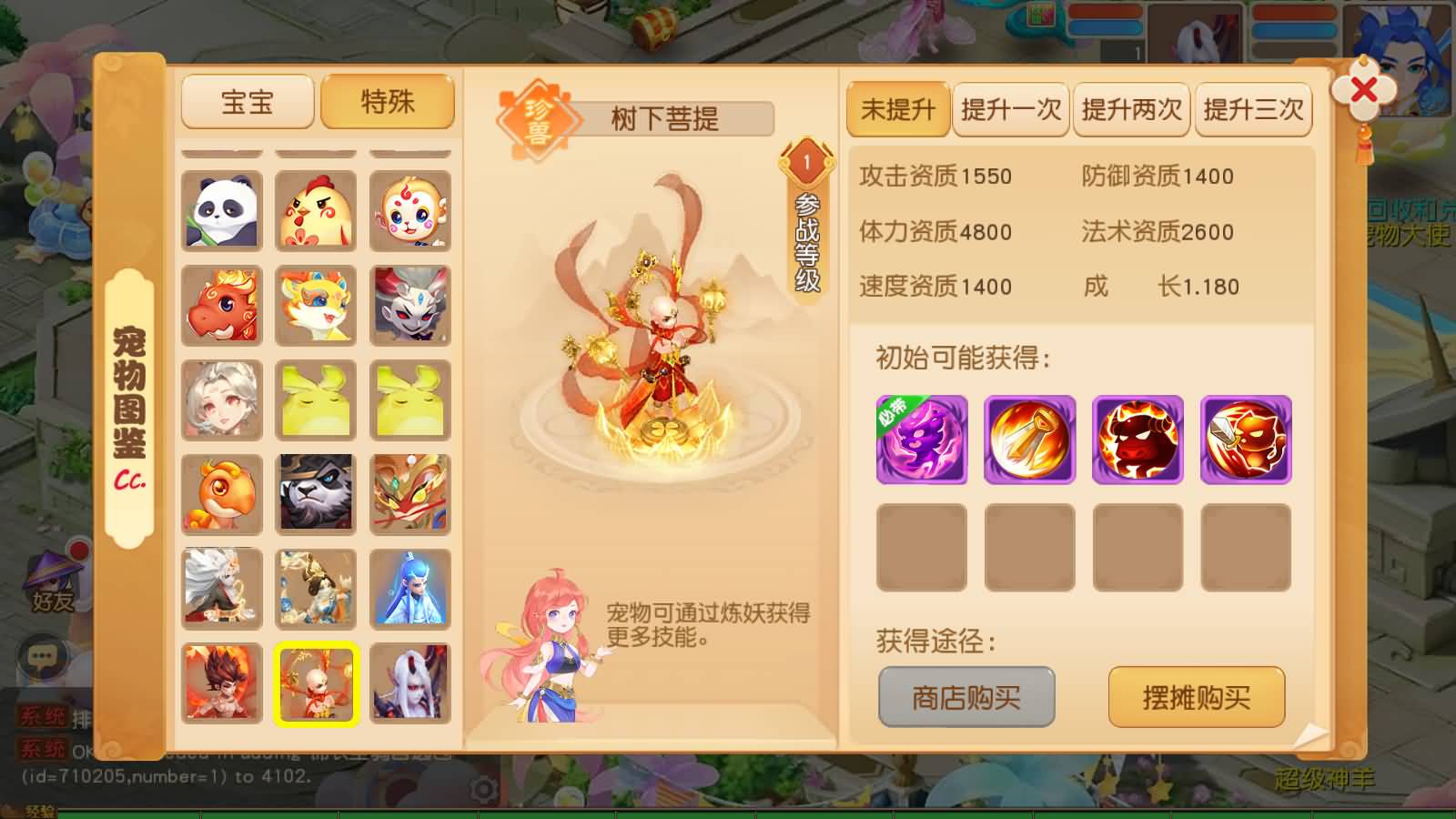
Task: Open the red dragon pet entry
Action: pos(221,305)
